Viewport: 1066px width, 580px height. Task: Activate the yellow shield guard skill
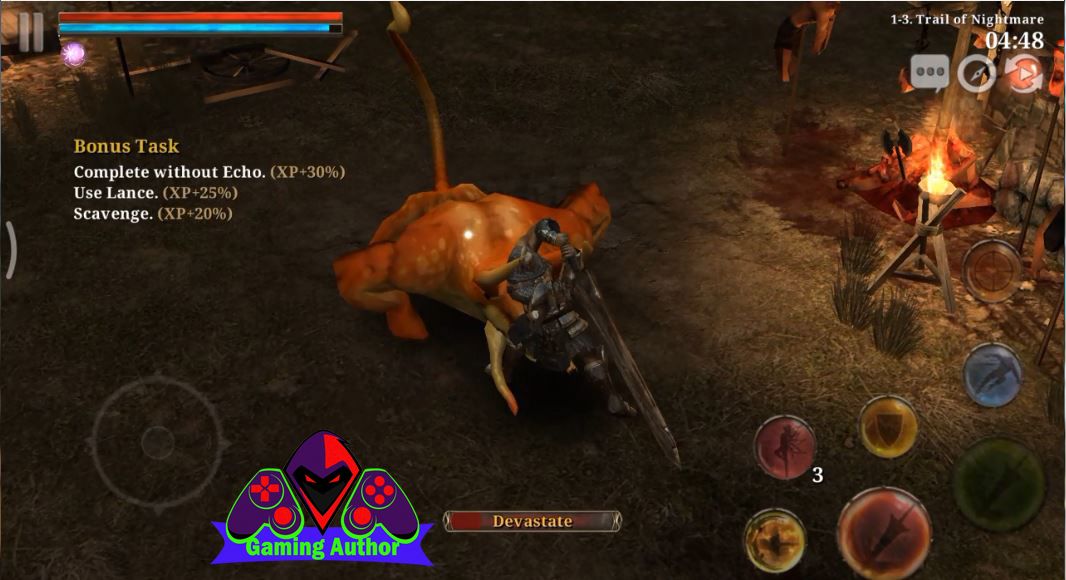[888, 427]
